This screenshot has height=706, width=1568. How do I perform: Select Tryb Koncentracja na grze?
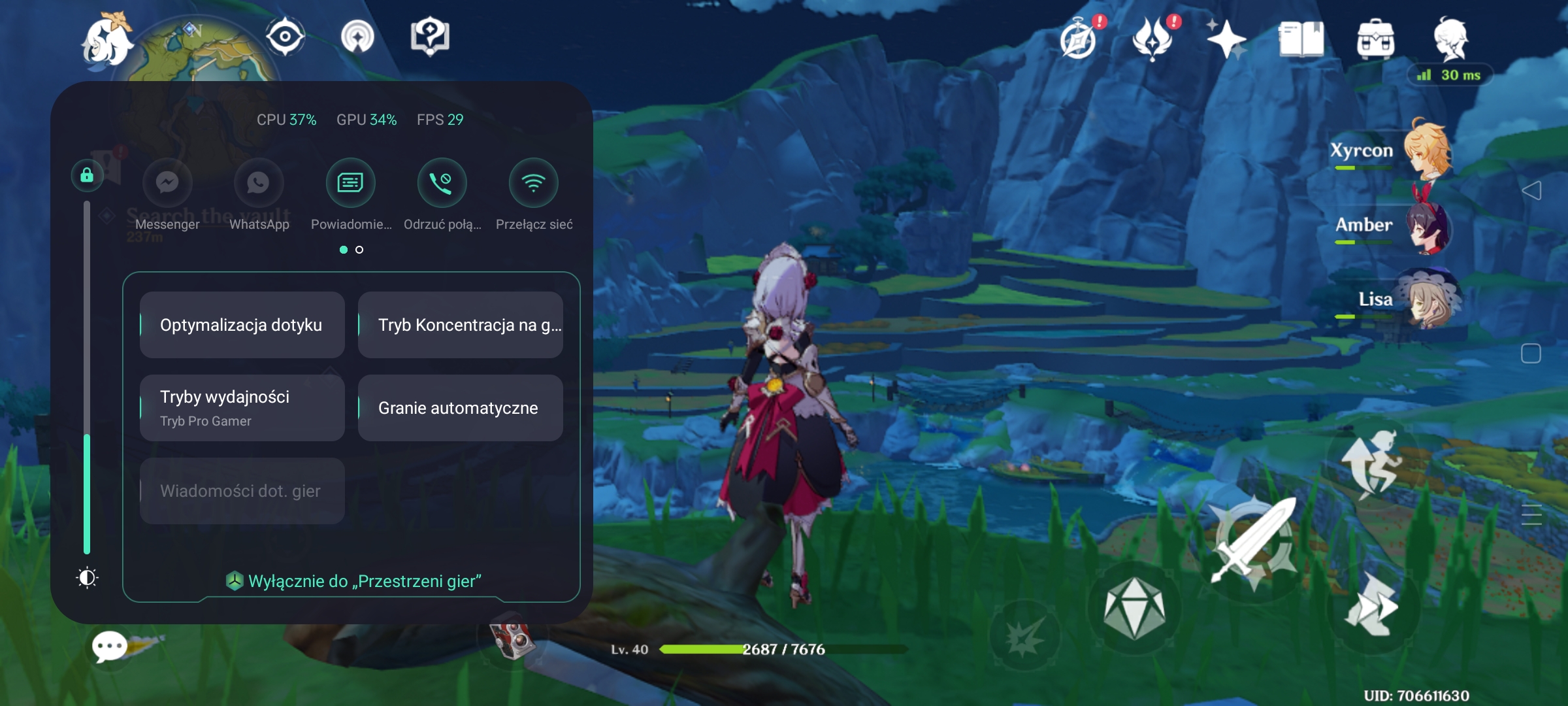click(x=461, y=325)
